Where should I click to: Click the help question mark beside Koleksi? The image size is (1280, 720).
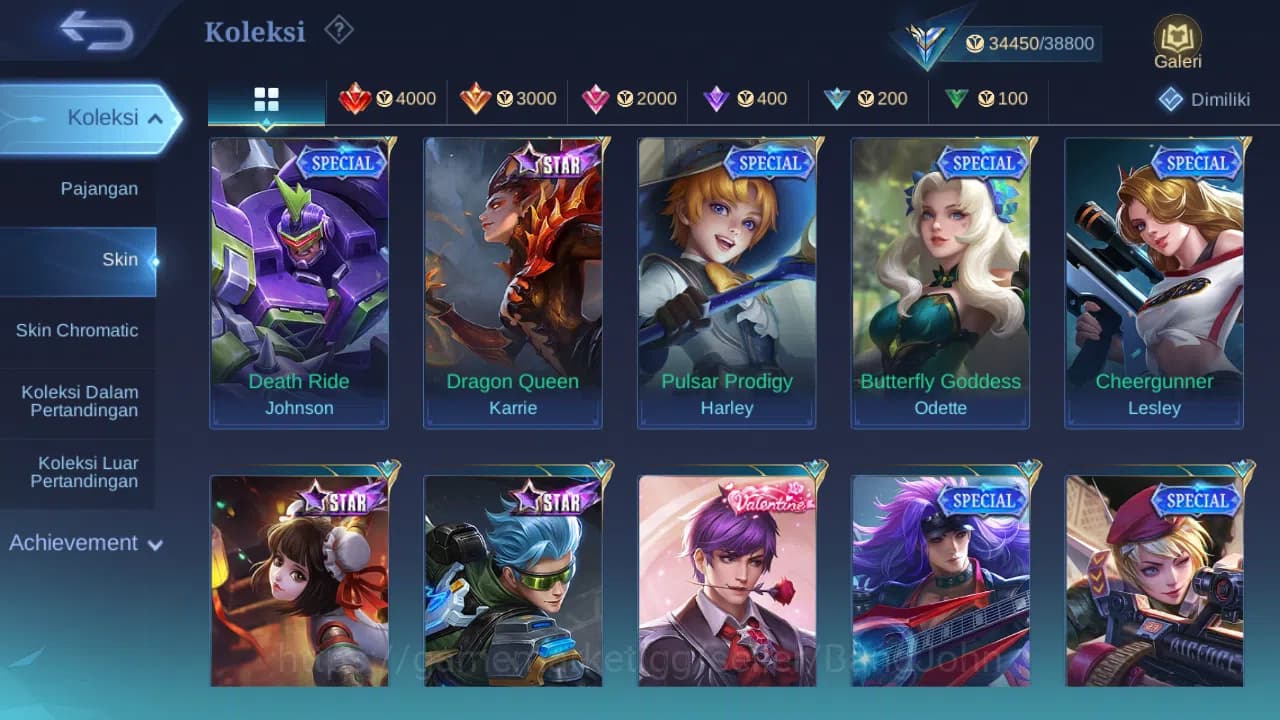coord(339,31)
